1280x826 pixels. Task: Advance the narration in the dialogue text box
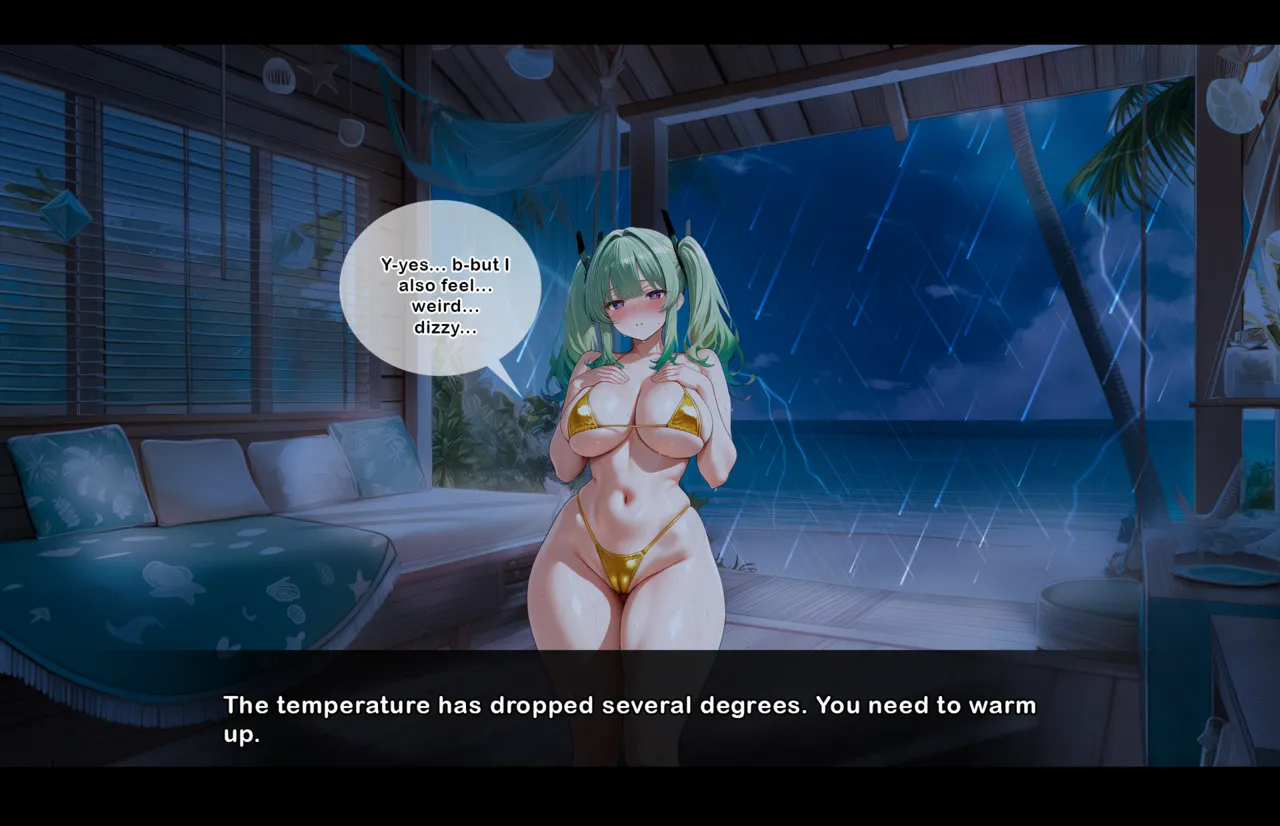630,718
